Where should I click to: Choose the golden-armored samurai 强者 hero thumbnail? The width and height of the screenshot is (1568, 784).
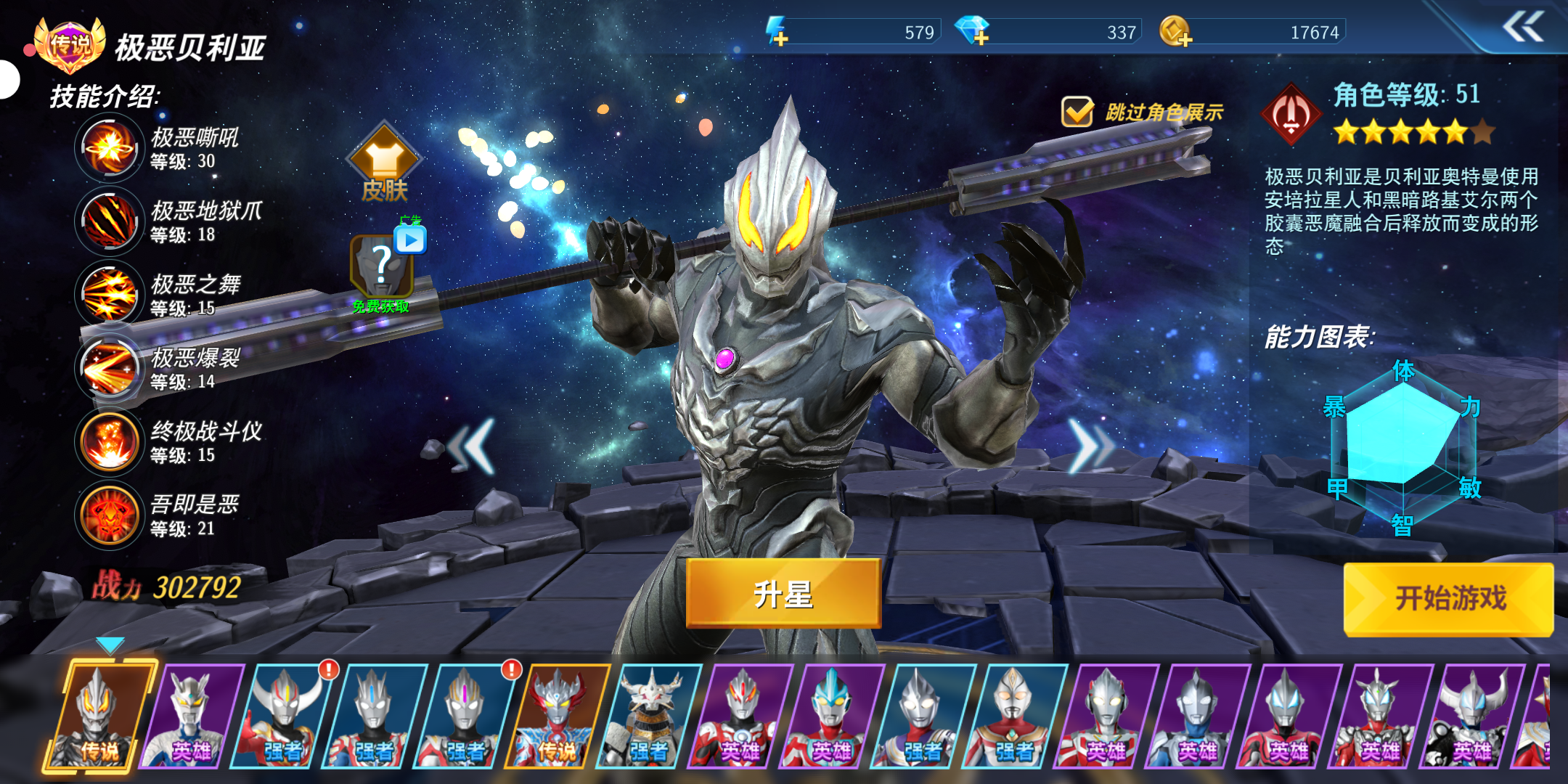click(x=650, y=717)
